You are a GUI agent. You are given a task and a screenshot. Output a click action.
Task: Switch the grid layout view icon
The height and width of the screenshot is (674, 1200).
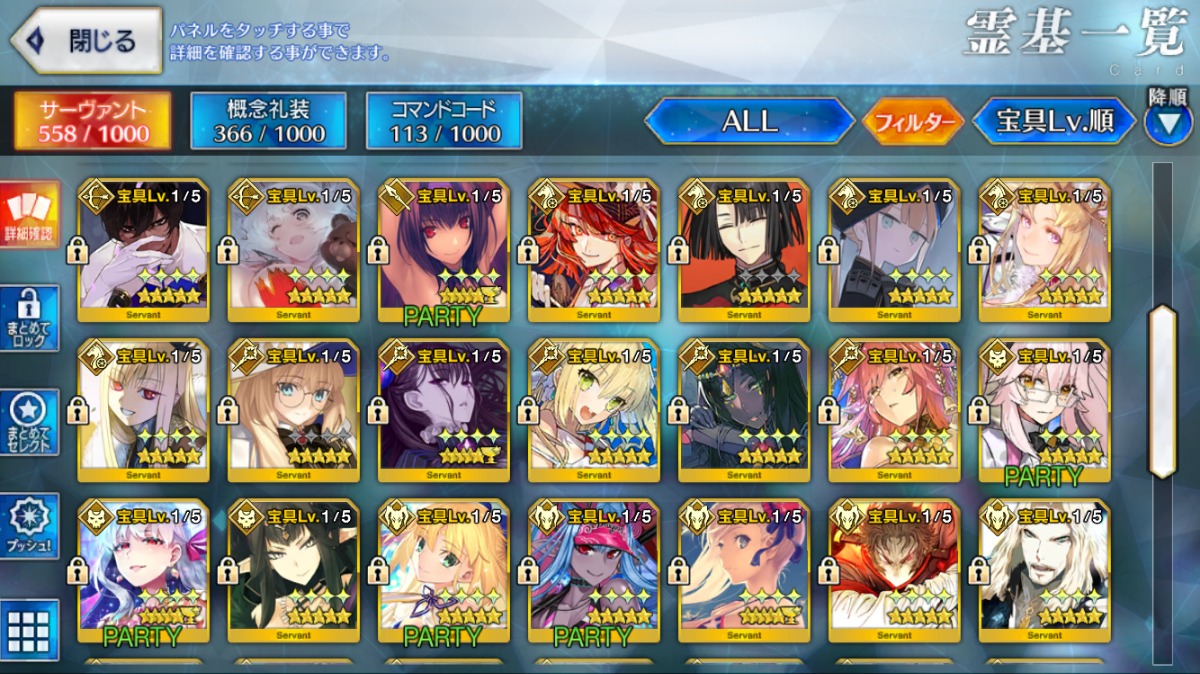[29, 630]
